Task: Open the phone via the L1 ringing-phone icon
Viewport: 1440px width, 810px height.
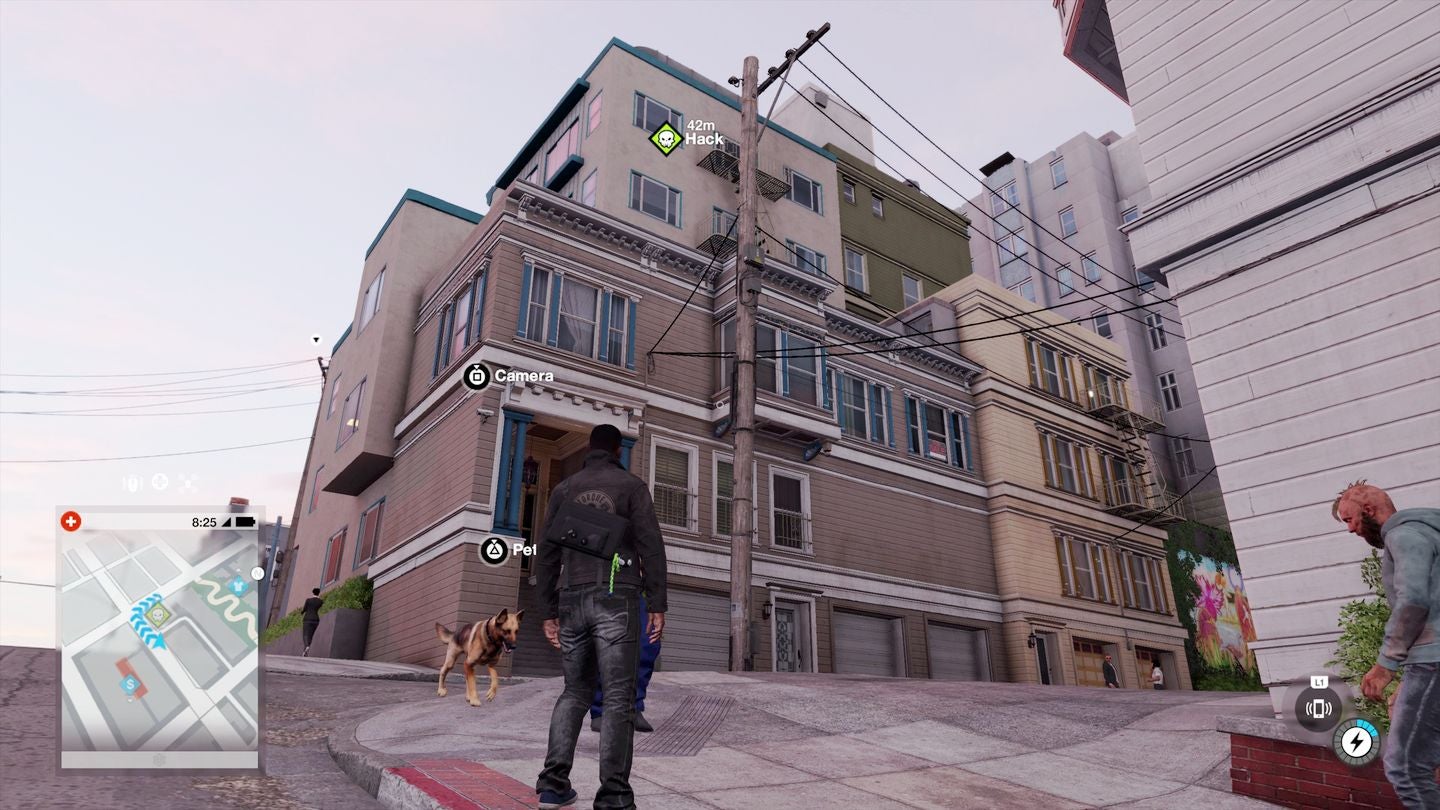Action: pyautogui.click(x=1319, y=707)
